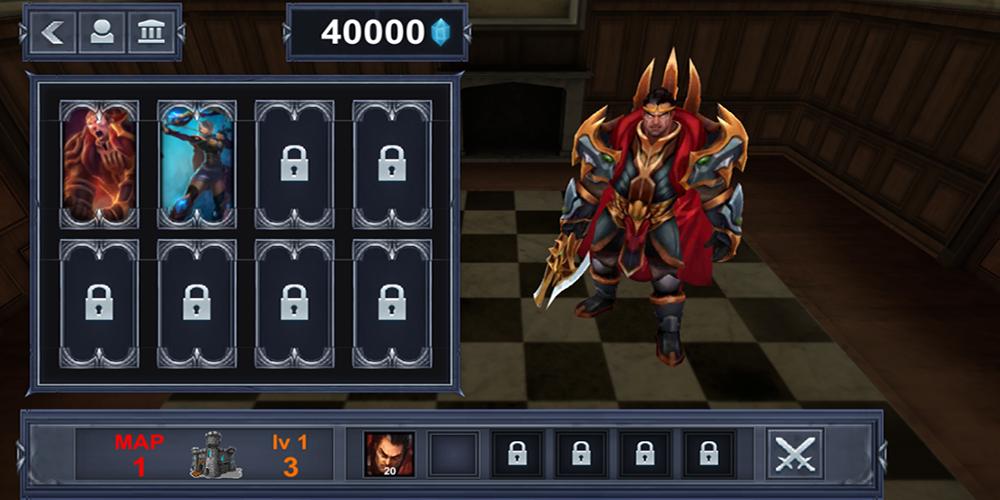Click the castle tower map icon

pos(215,454)
